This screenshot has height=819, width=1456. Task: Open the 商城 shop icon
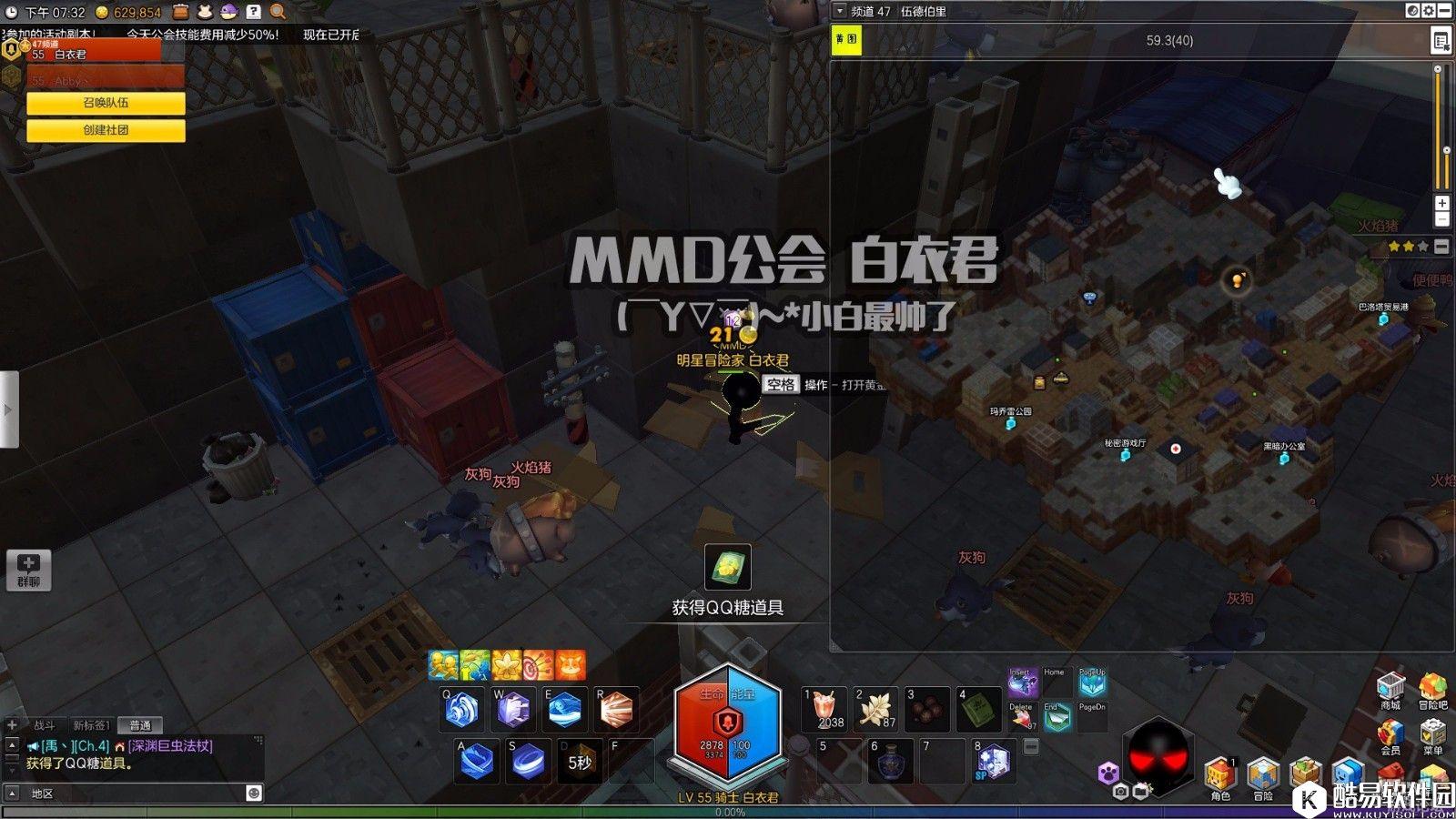point(1390,690)
